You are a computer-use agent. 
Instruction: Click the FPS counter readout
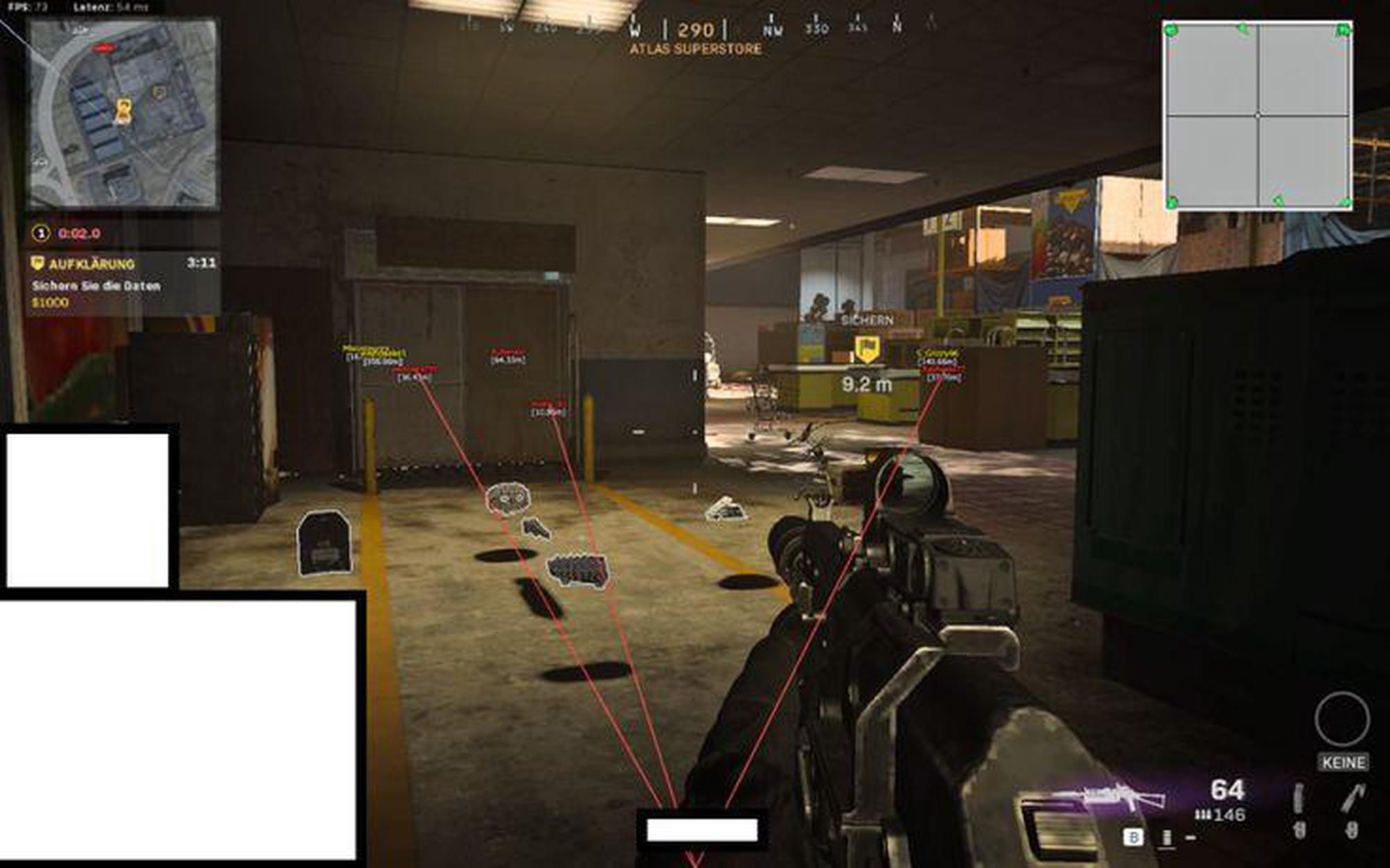coord(28,6)
